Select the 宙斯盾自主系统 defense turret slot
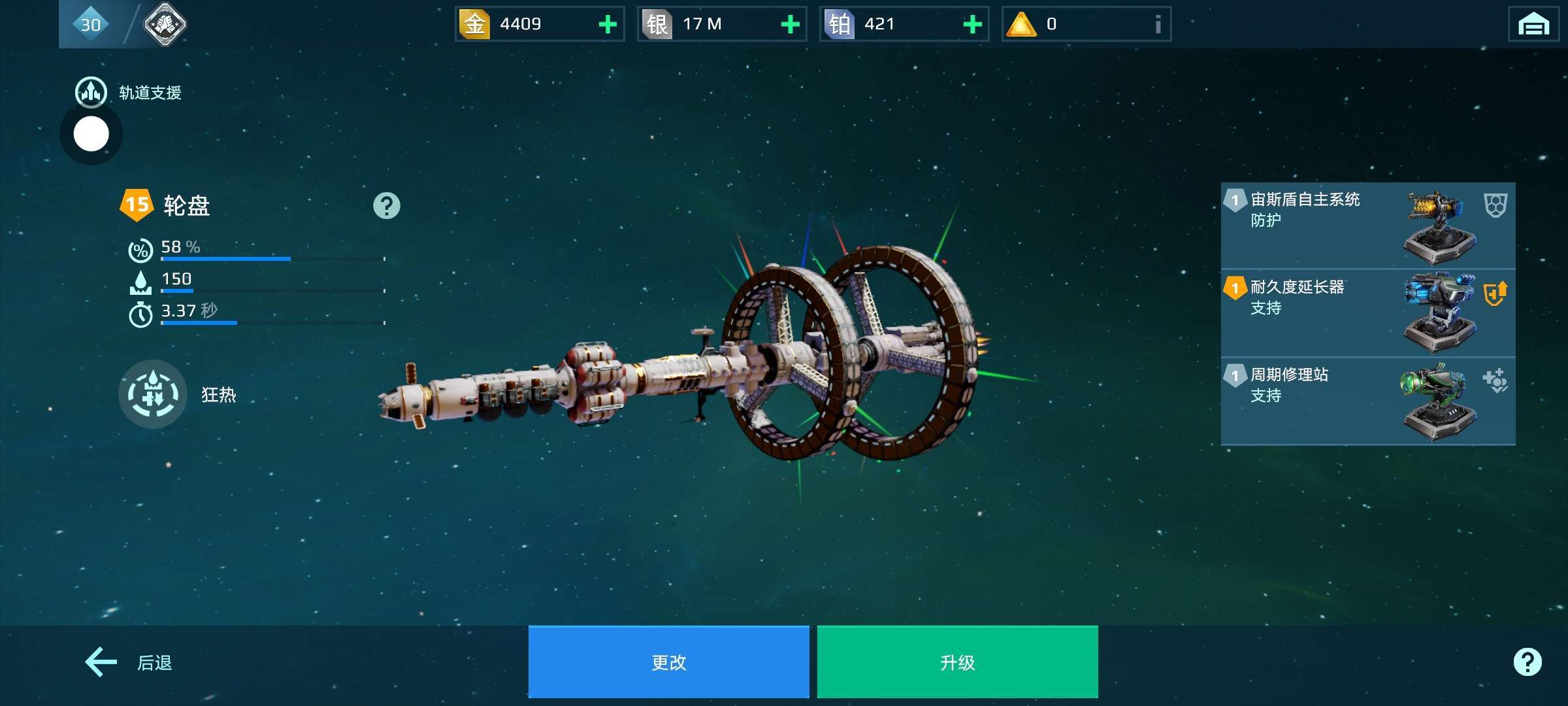This screenshot has width=1568, height=706. pyautogui.click(x=1367, y=226)
